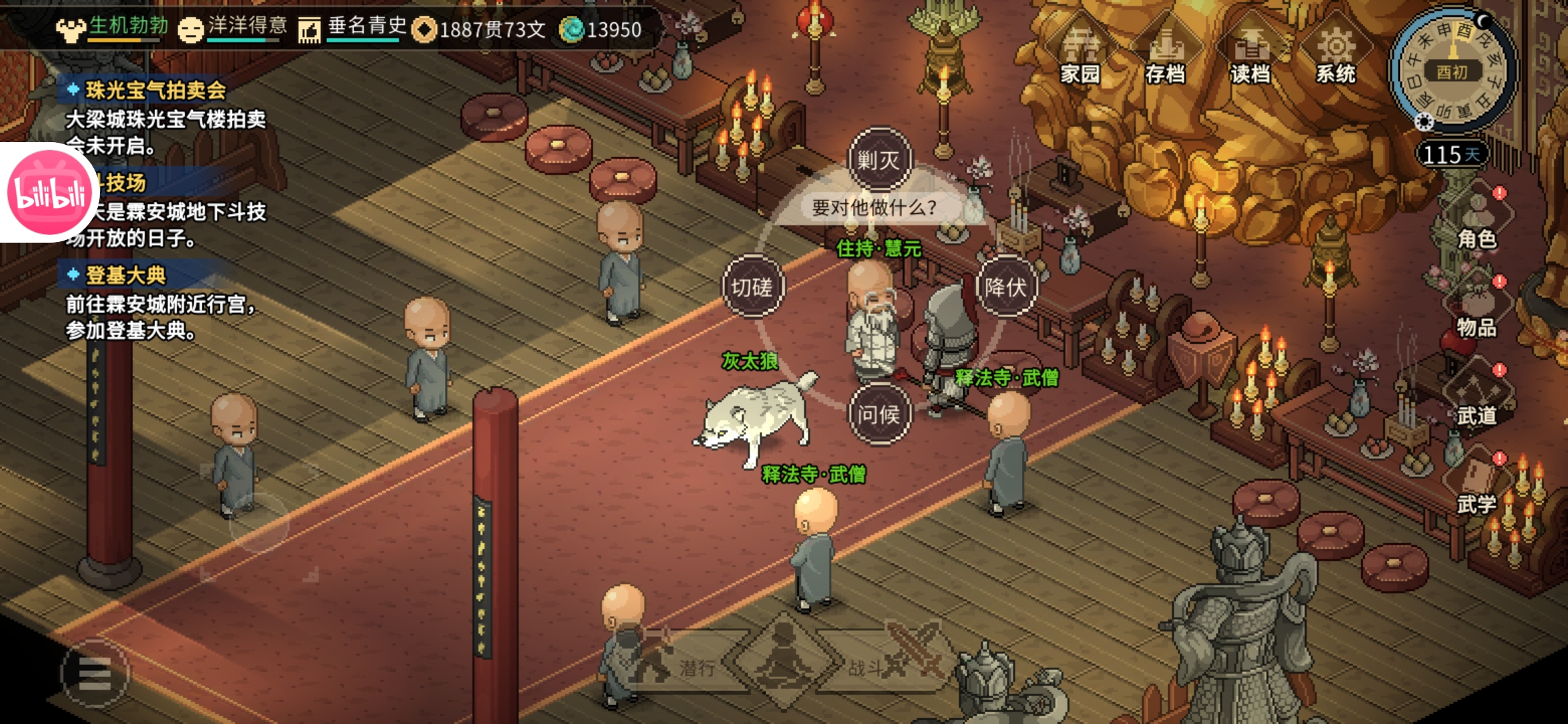Open the 家园 homestead menu
This screenshot has height=724, width=1568.
1080,58
